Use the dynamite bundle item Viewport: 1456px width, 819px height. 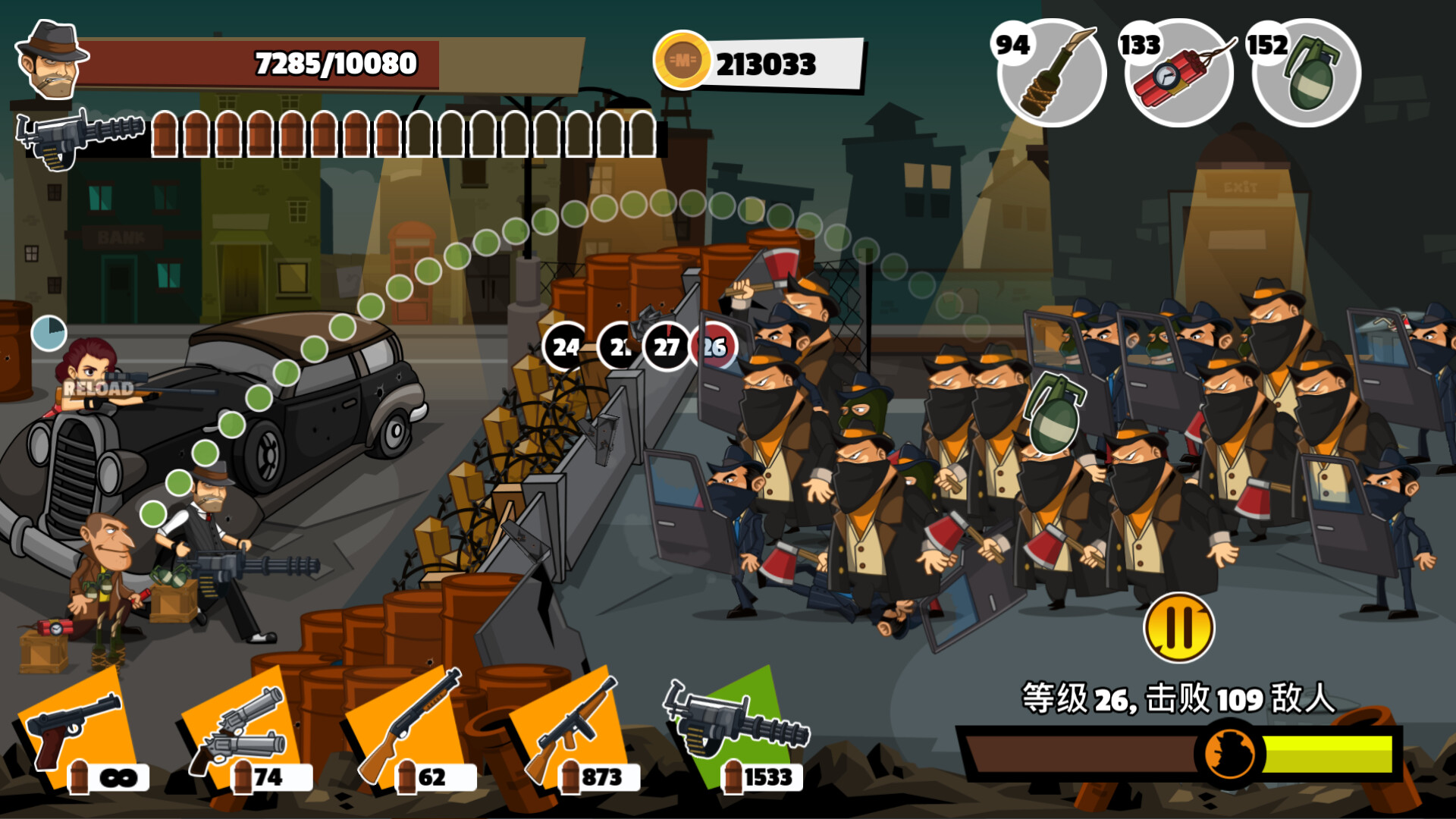[1179, 74]
